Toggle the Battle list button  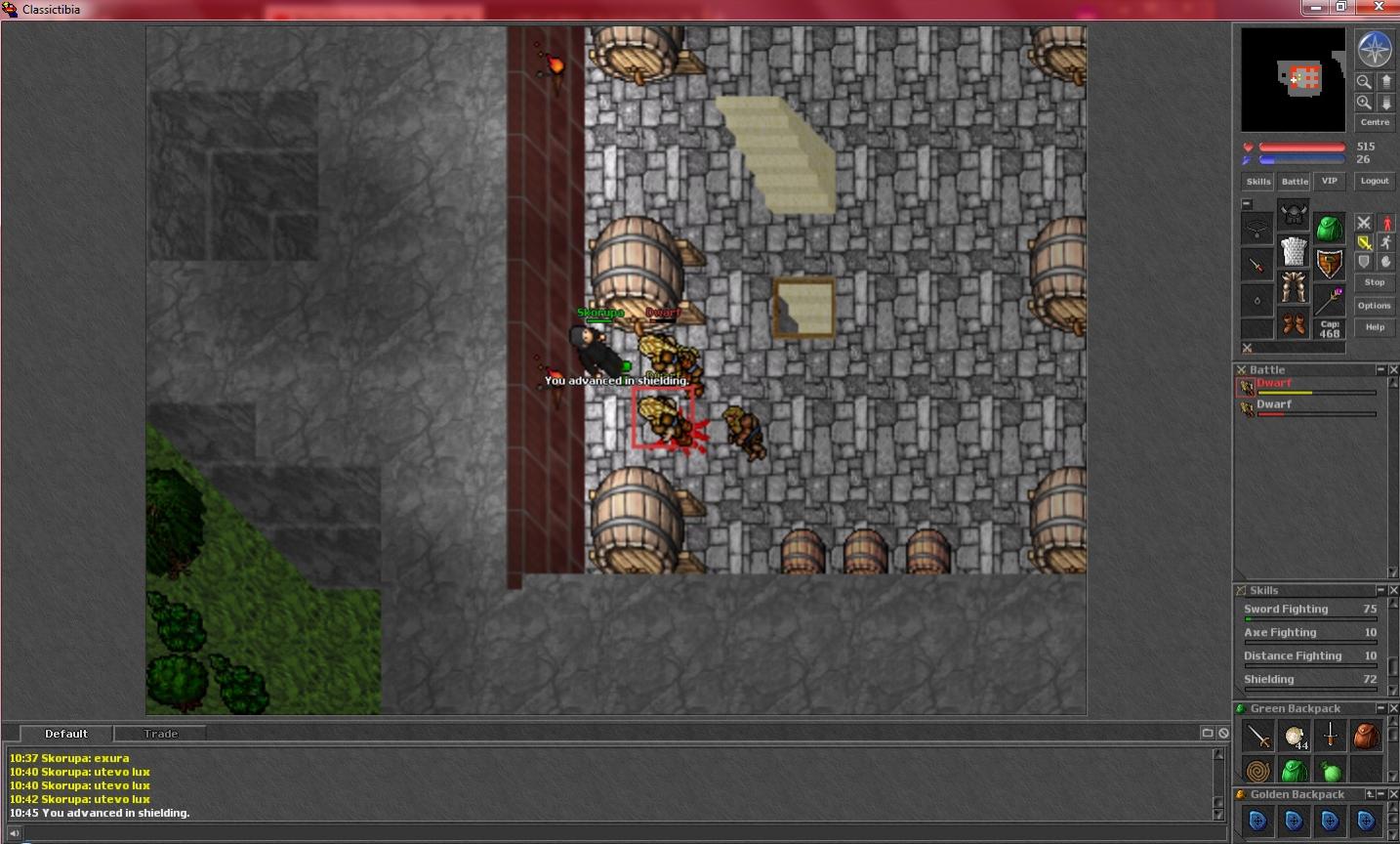click(1295, 182)
